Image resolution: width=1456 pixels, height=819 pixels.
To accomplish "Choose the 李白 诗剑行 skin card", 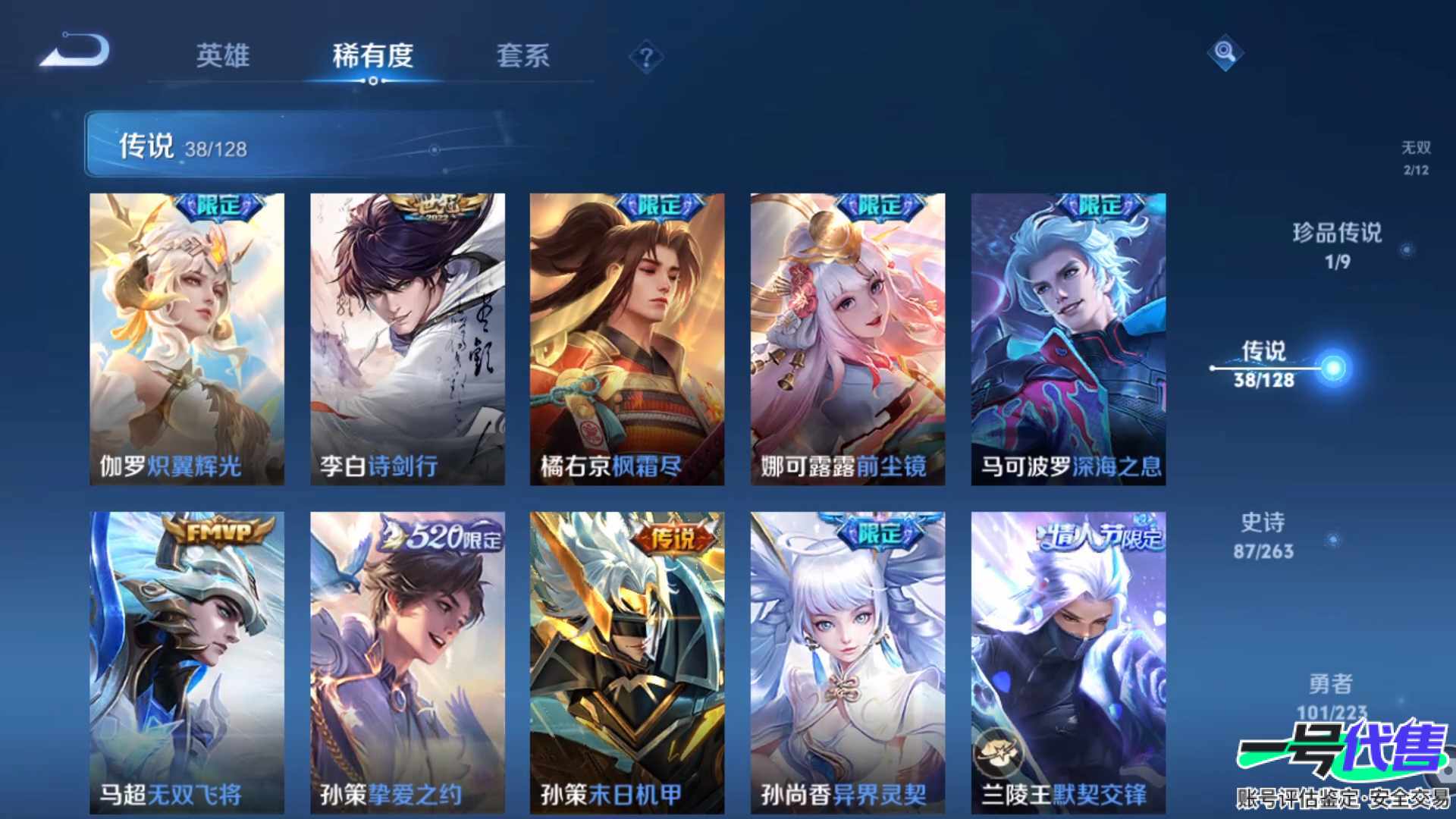I will [407, 339].
